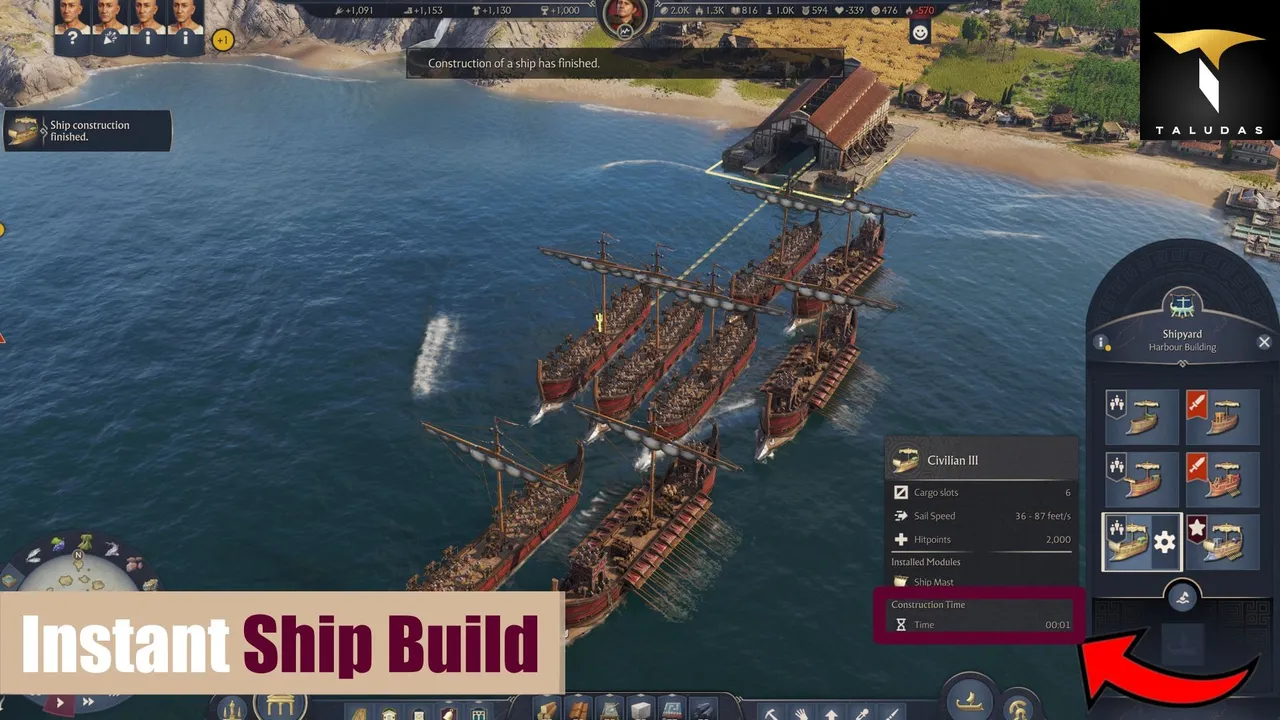Open the temple building category button
This screenshot has height=720, width=1280.
tap(279, 706)
